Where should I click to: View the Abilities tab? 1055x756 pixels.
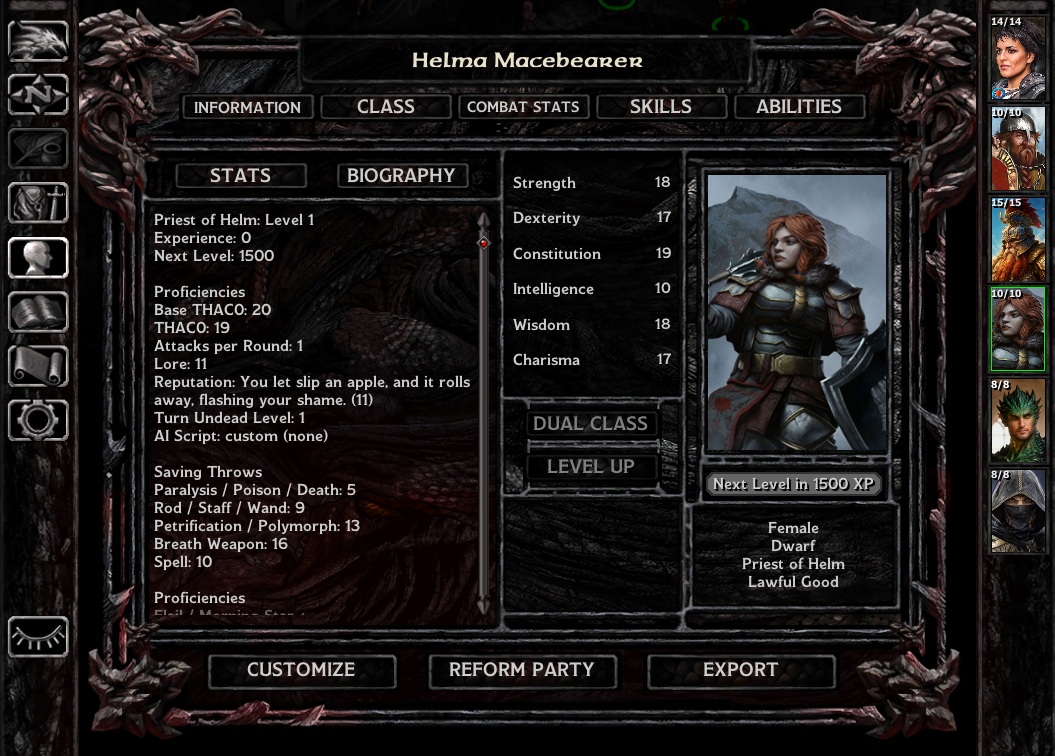(x=798, y=107)
